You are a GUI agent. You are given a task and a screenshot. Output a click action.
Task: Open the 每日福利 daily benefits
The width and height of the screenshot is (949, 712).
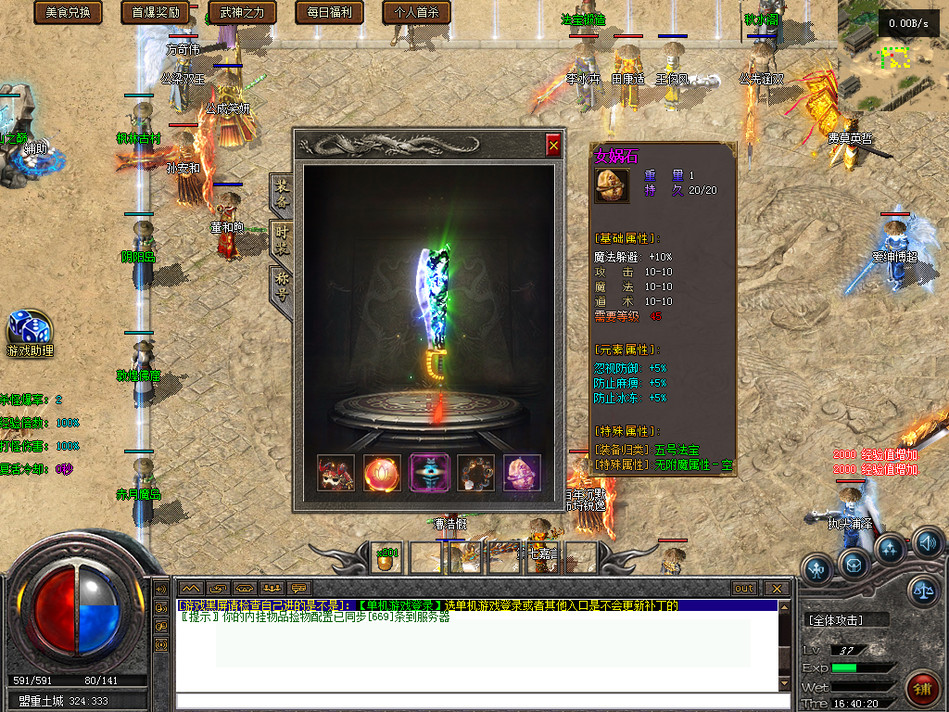329,12
